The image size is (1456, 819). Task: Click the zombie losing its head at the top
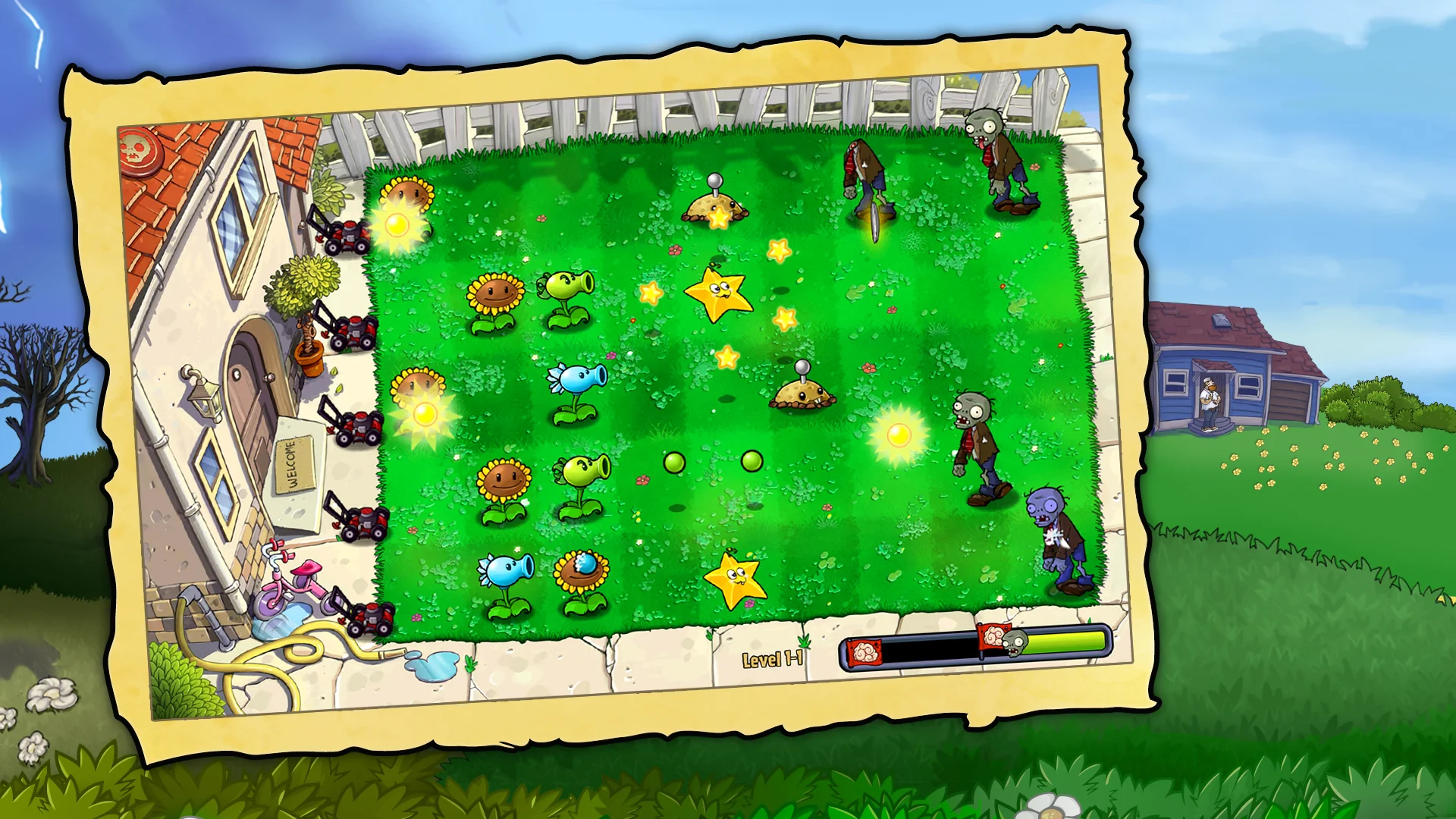tap(864, 174)
